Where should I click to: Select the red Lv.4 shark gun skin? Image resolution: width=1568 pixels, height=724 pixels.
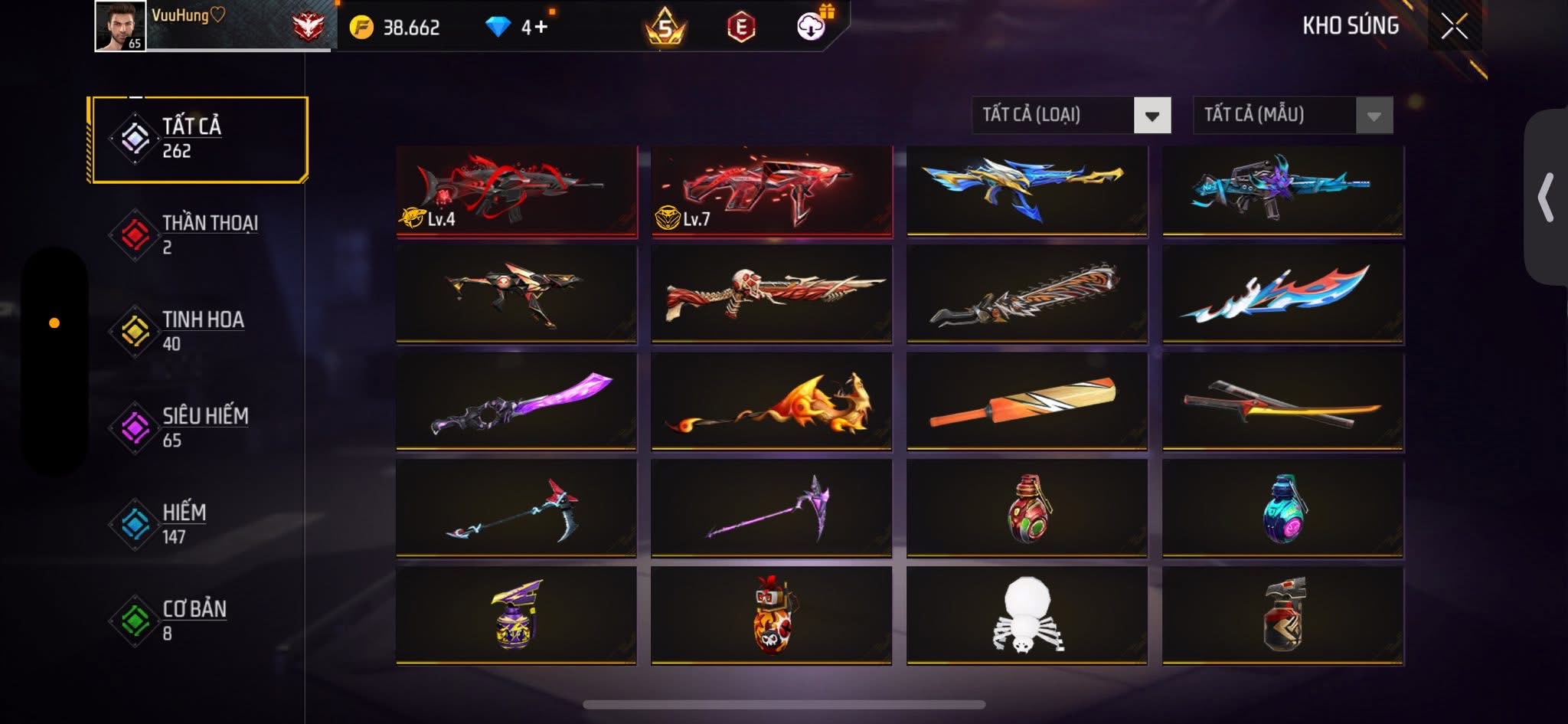[x=516, y=191]
